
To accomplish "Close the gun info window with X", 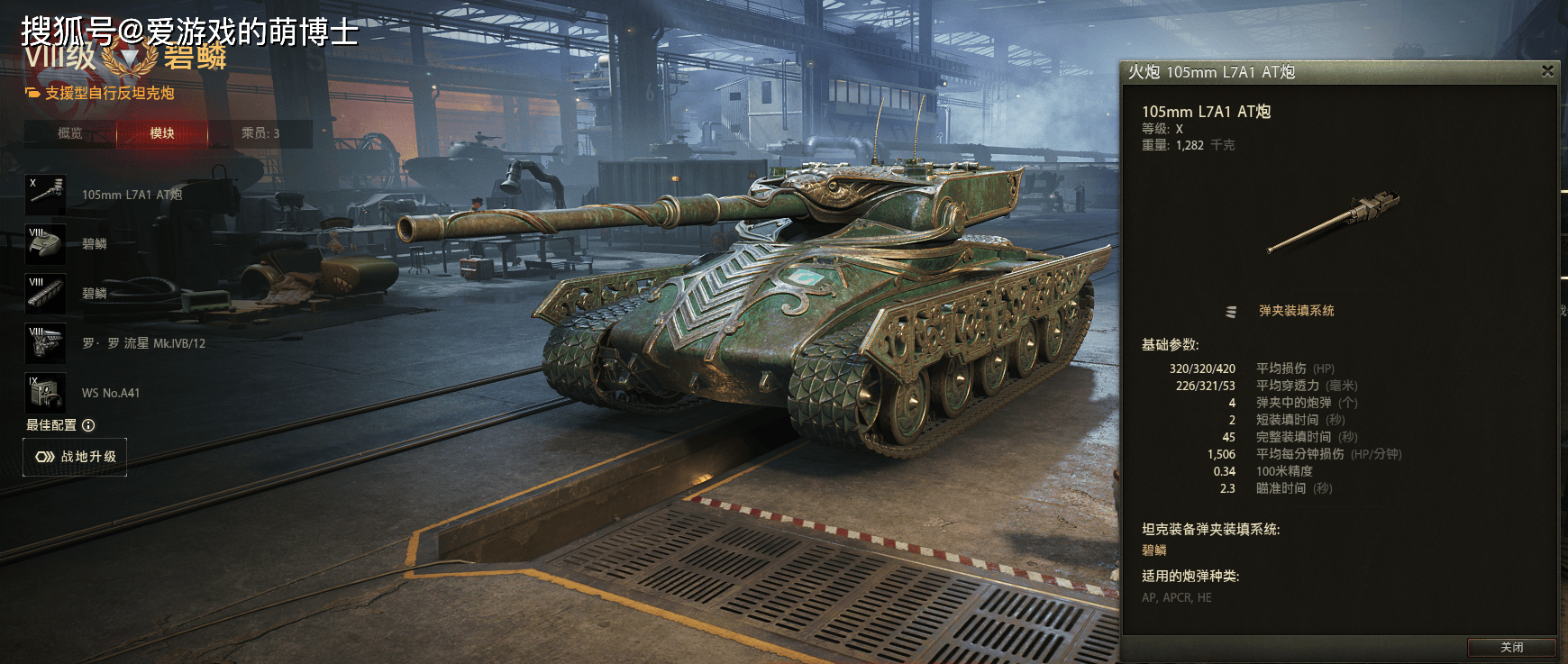I will [x=1547, y=71].
